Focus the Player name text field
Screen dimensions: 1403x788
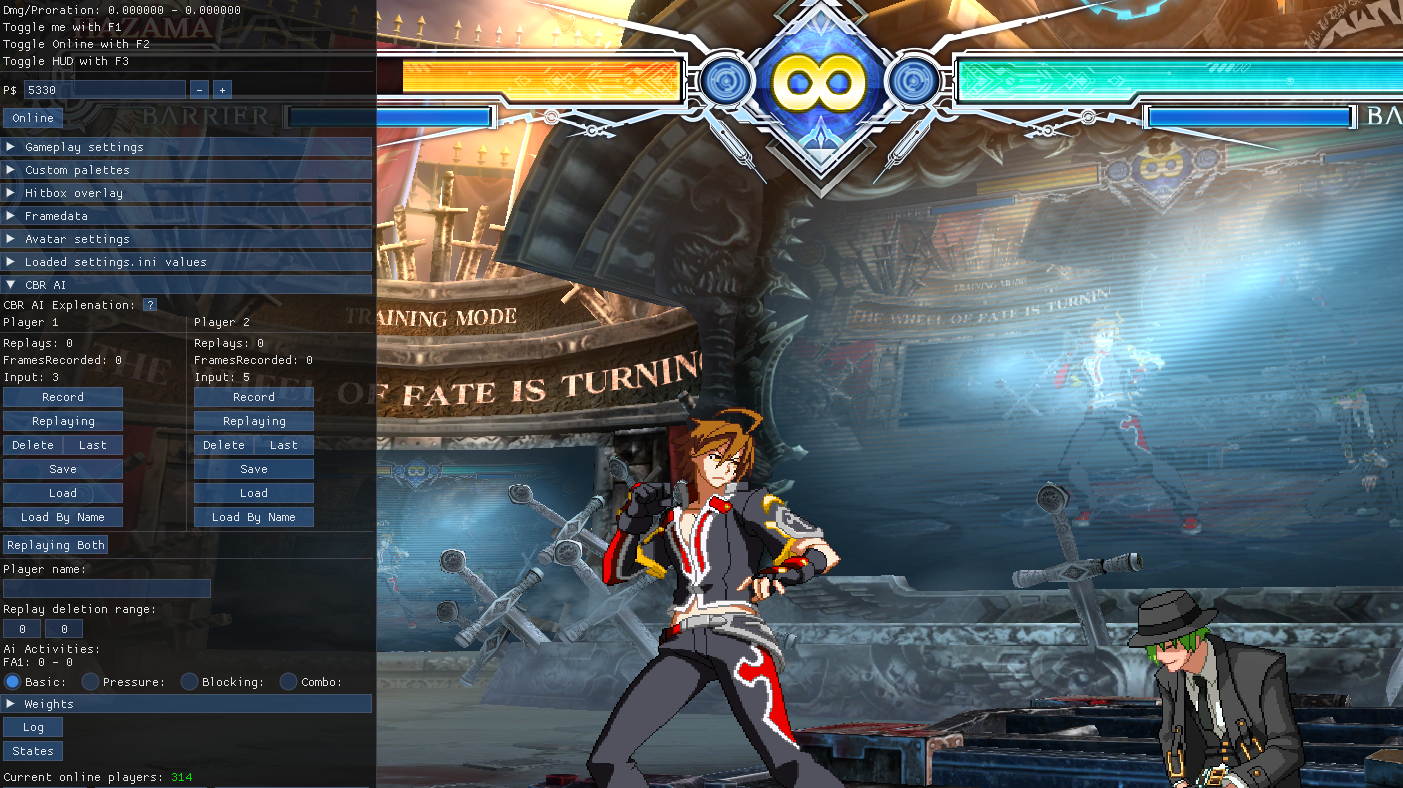107,588
